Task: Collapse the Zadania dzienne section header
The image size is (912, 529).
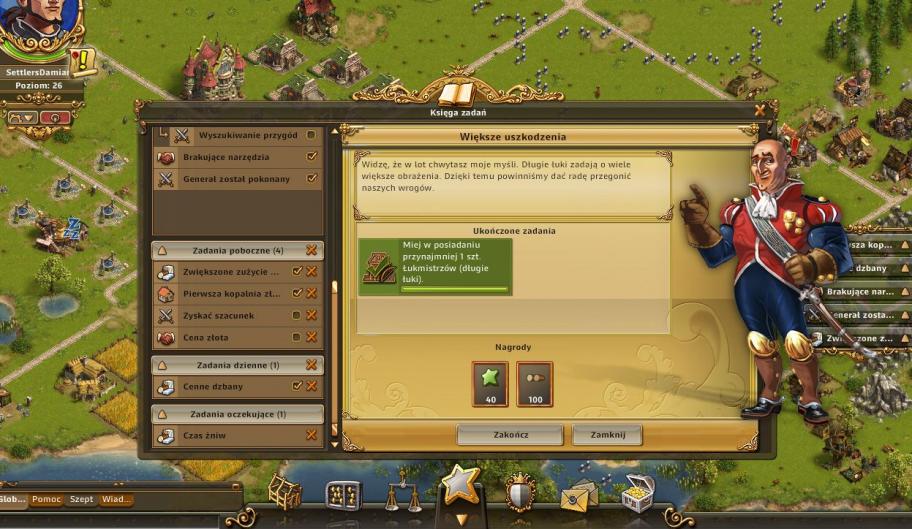Action: pos(236,365)
